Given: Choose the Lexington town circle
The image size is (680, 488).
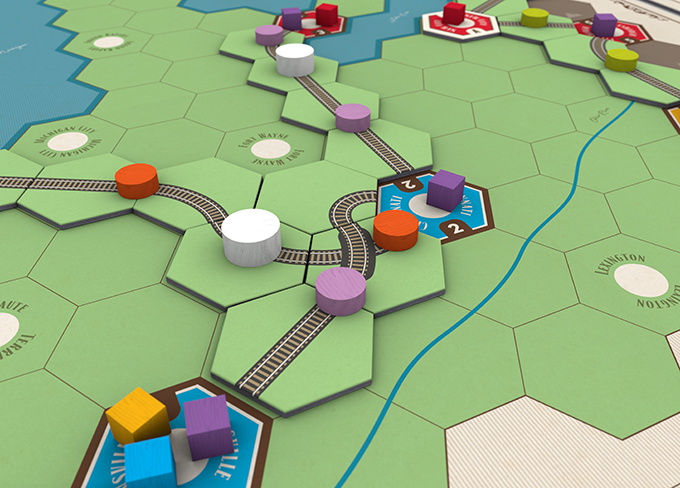Looking at the screenshot, I should (x=639, y=281).
